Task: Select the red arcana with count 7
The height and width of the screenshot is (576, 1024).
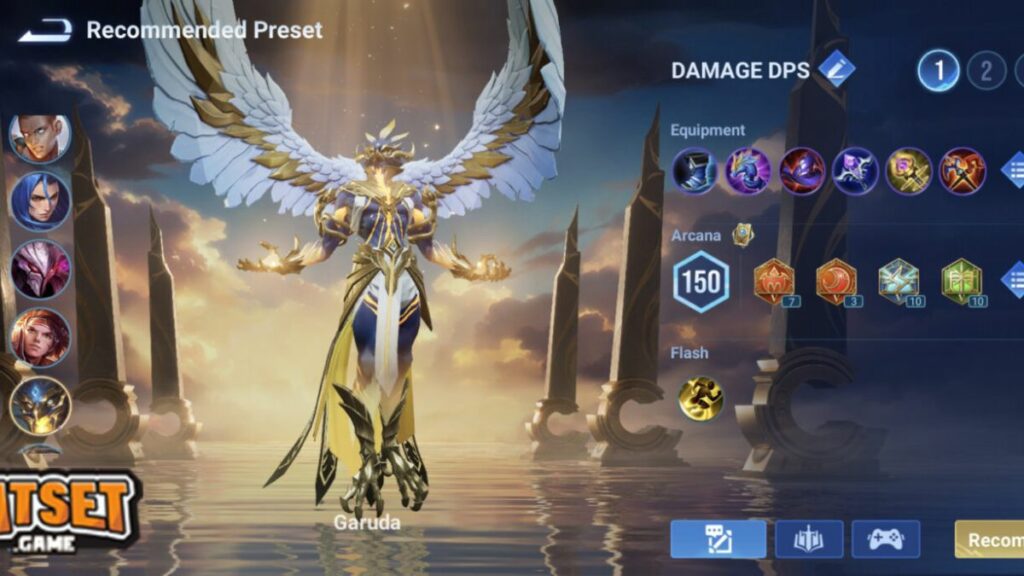Action: tap(774, 281)
